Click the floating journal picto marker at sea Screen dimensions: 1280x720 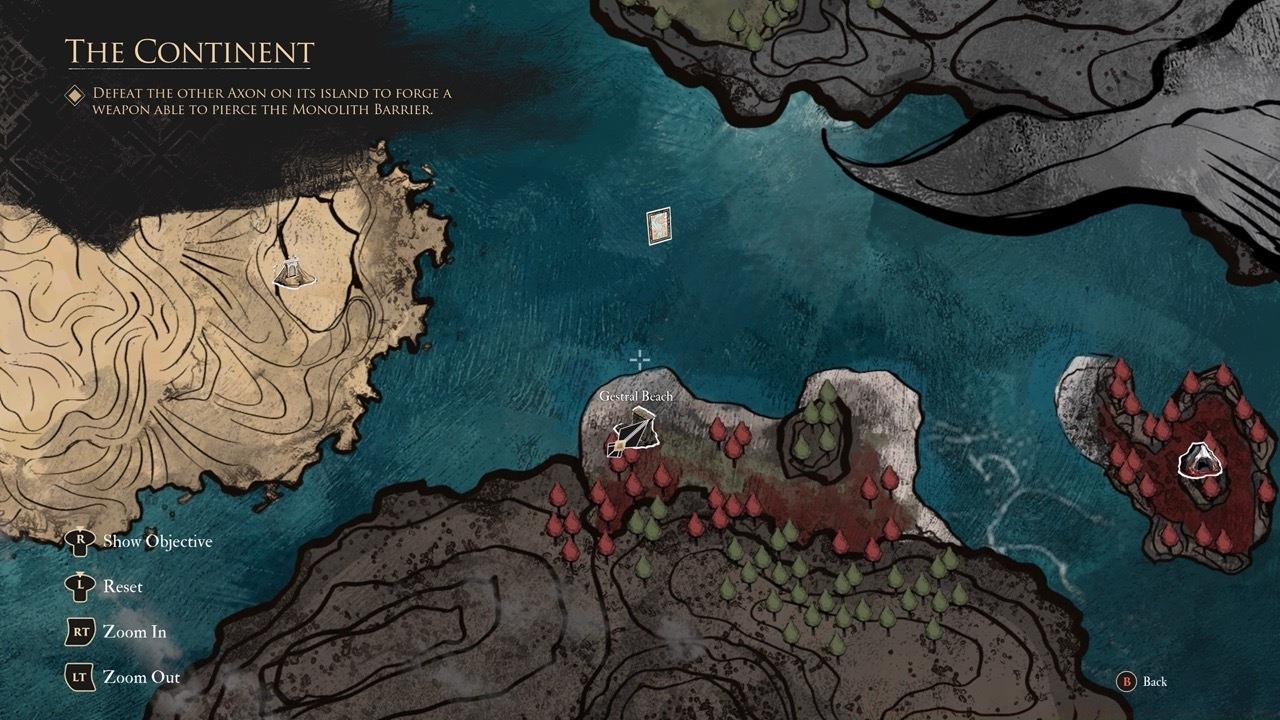(659, 224)
